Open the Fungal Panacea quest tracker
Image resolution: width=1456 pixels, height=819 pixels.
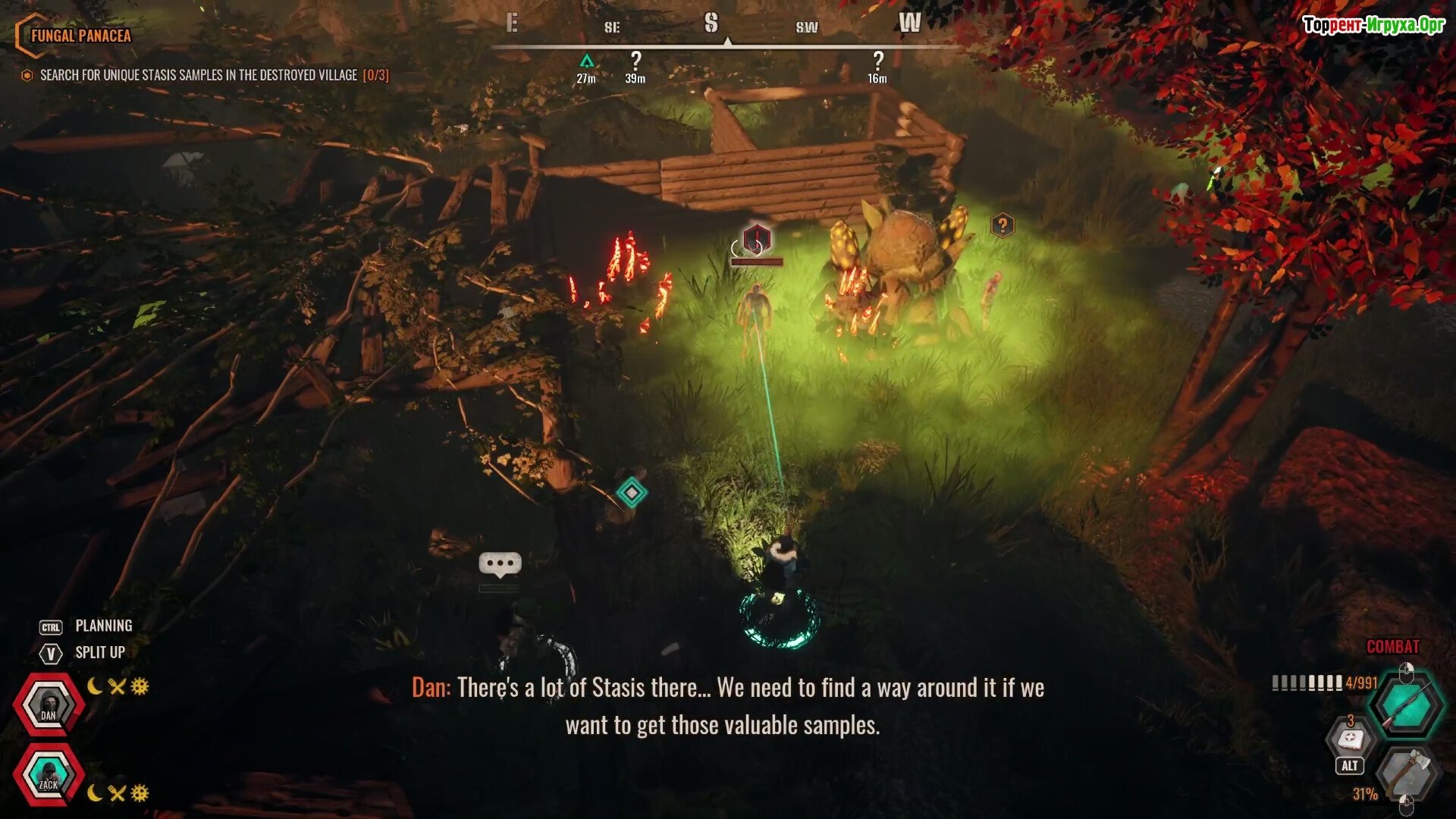80,36
